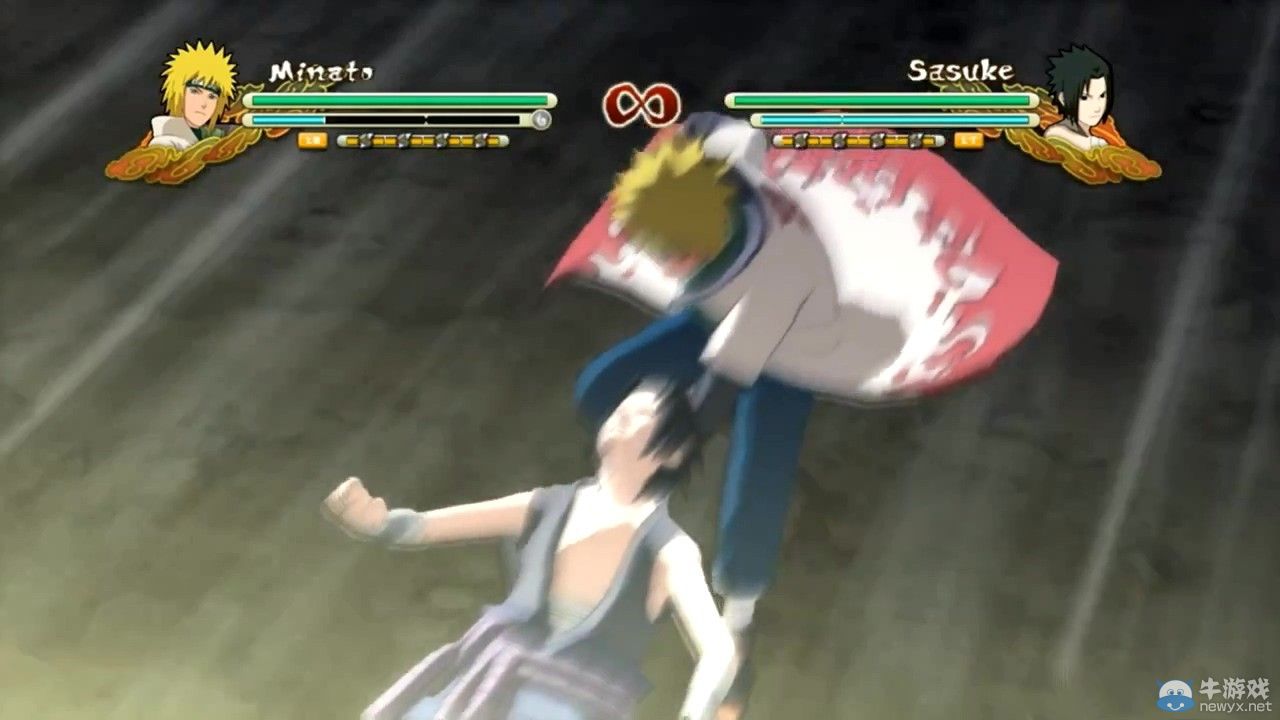Click the round orb at the end of Minato's chakra bar
The image size is (1280, 720).
542,119
